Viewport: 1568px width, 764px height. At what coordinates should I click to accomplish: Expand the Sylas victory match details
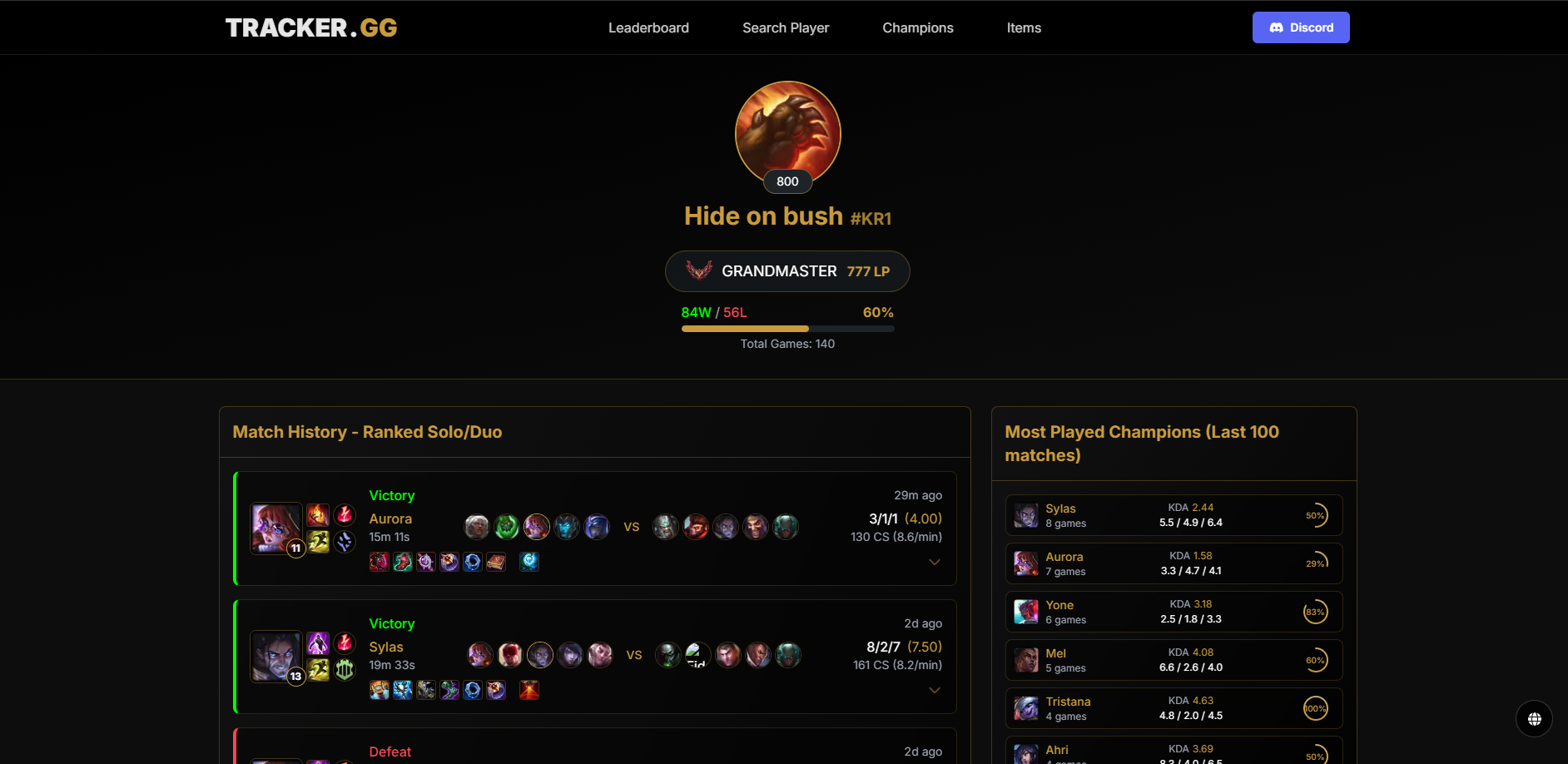click(x=935, y=691)
